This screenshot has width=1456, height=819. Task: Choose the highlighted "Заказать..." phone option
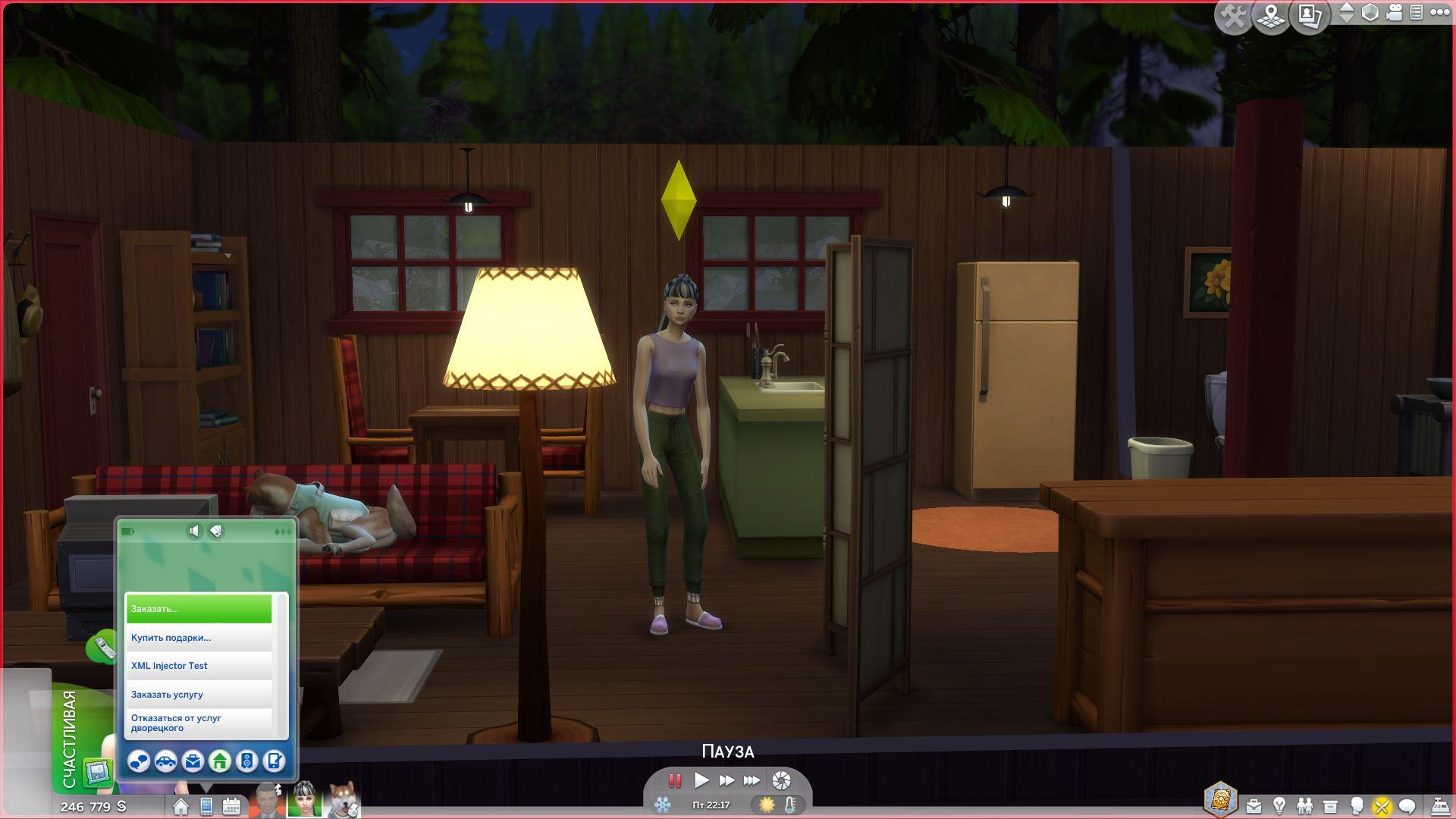(199, 609)
